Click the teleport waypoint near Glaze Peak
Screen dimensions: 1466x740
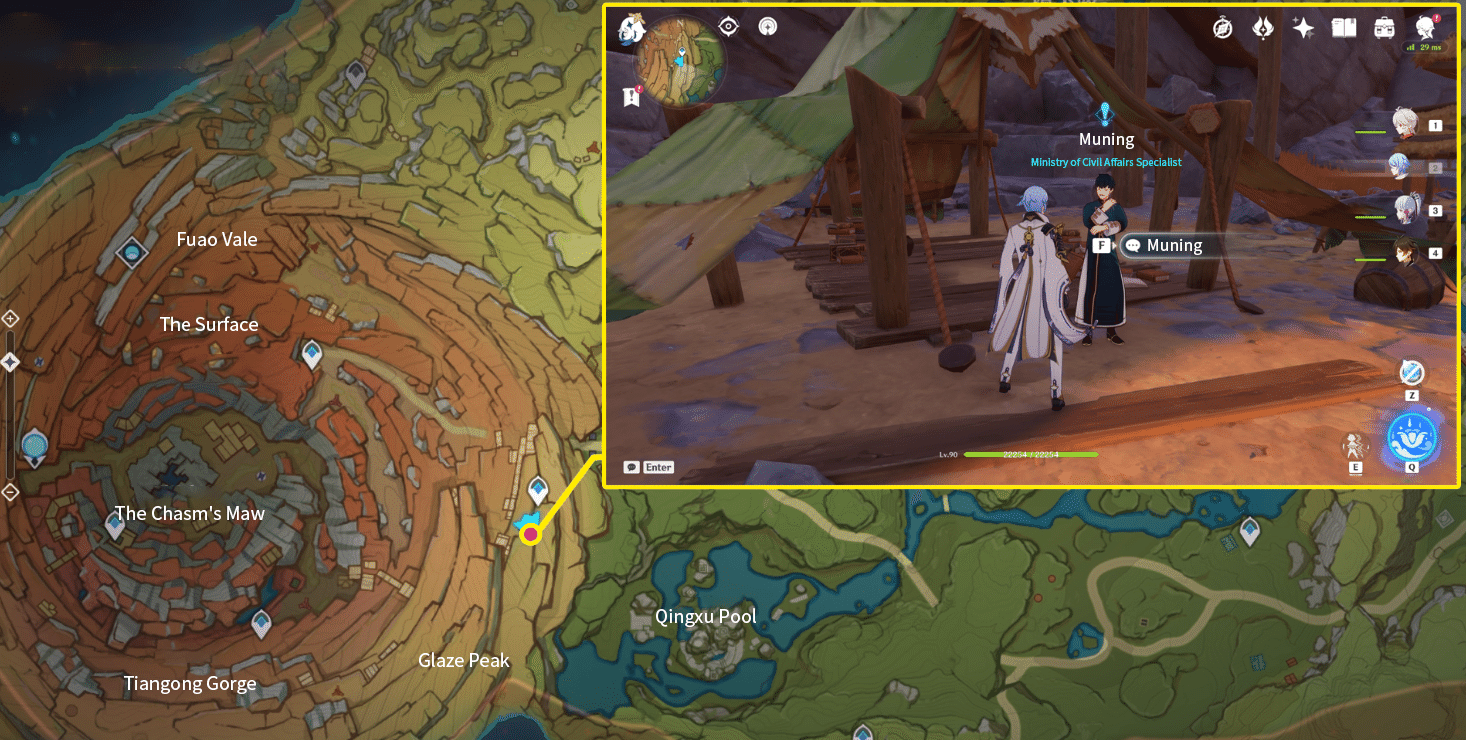click(537, 491)
